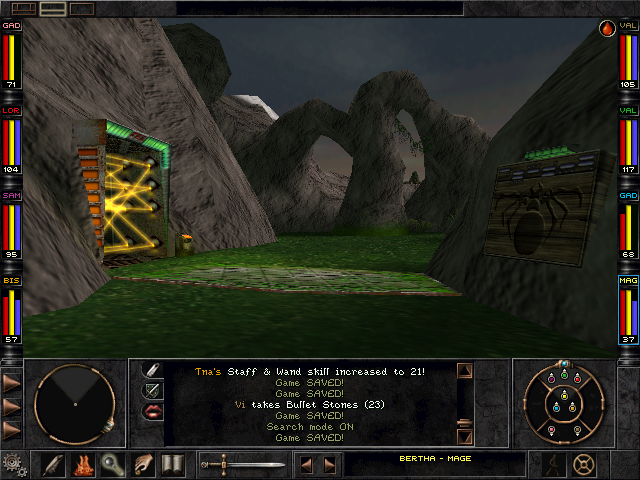Viewport: 640px width, 480px height.
Task: Open the party formation circle
Action: (x=565, y=403)
